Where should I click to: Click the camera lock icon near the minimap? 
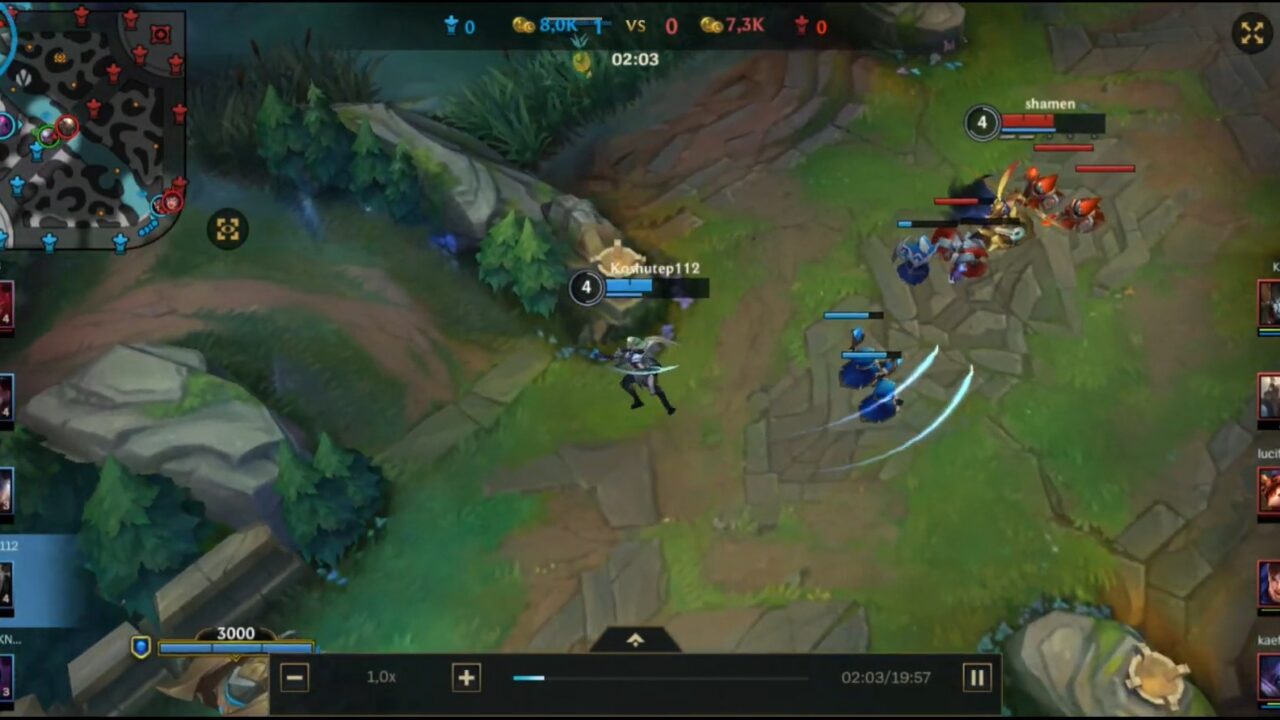coord(228,230)
